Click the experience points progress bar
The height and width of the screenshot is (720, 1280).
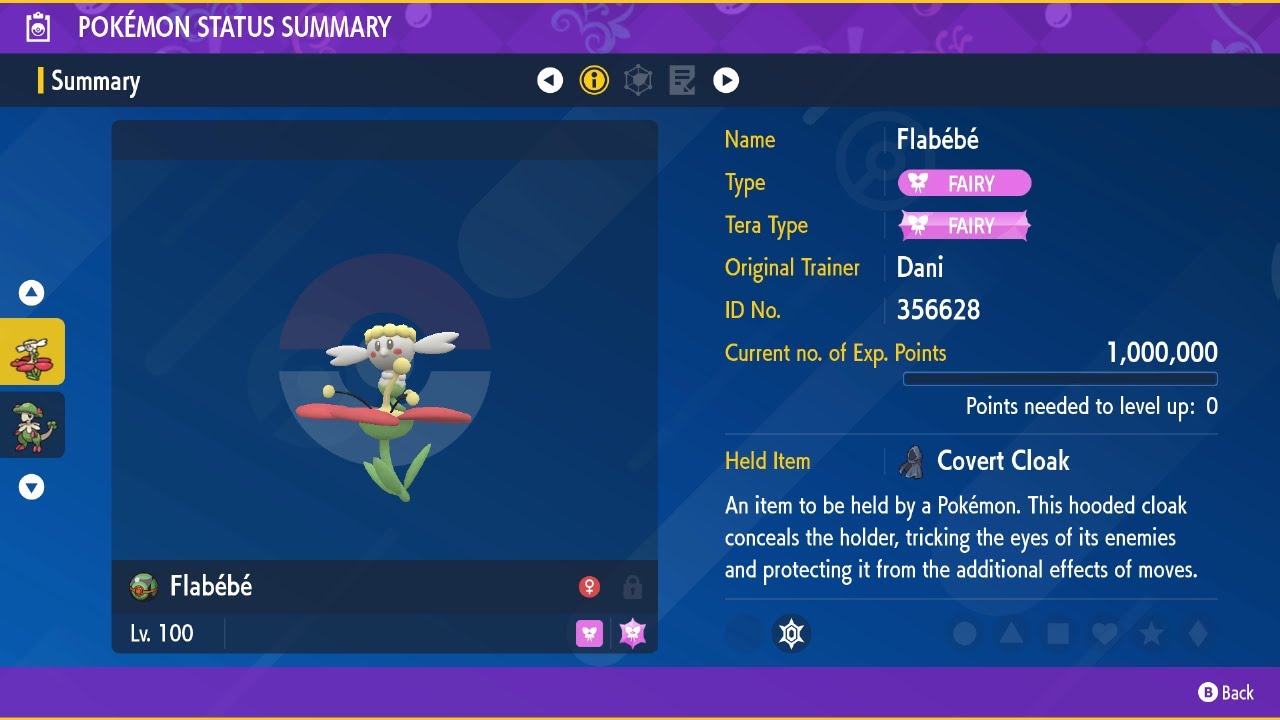tap(1060, 379)
